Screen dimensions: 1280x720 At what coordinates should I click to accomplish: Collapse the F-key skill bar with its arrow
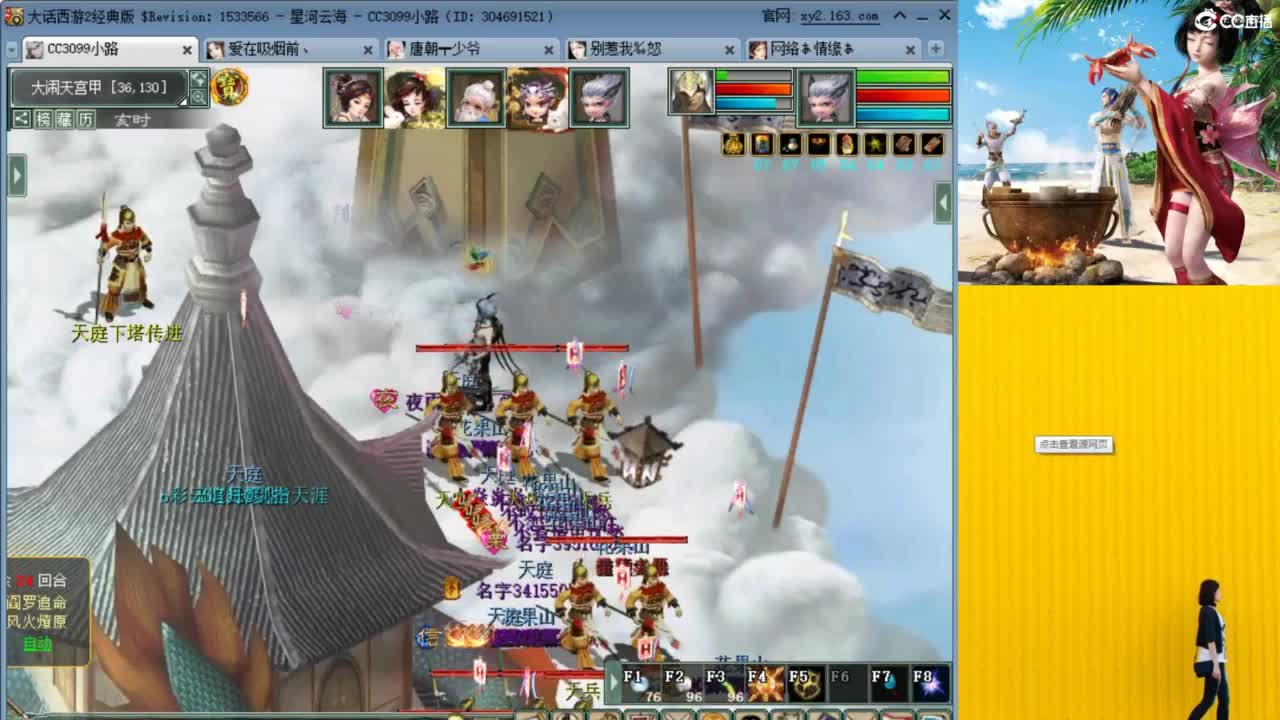click(613, 681)
